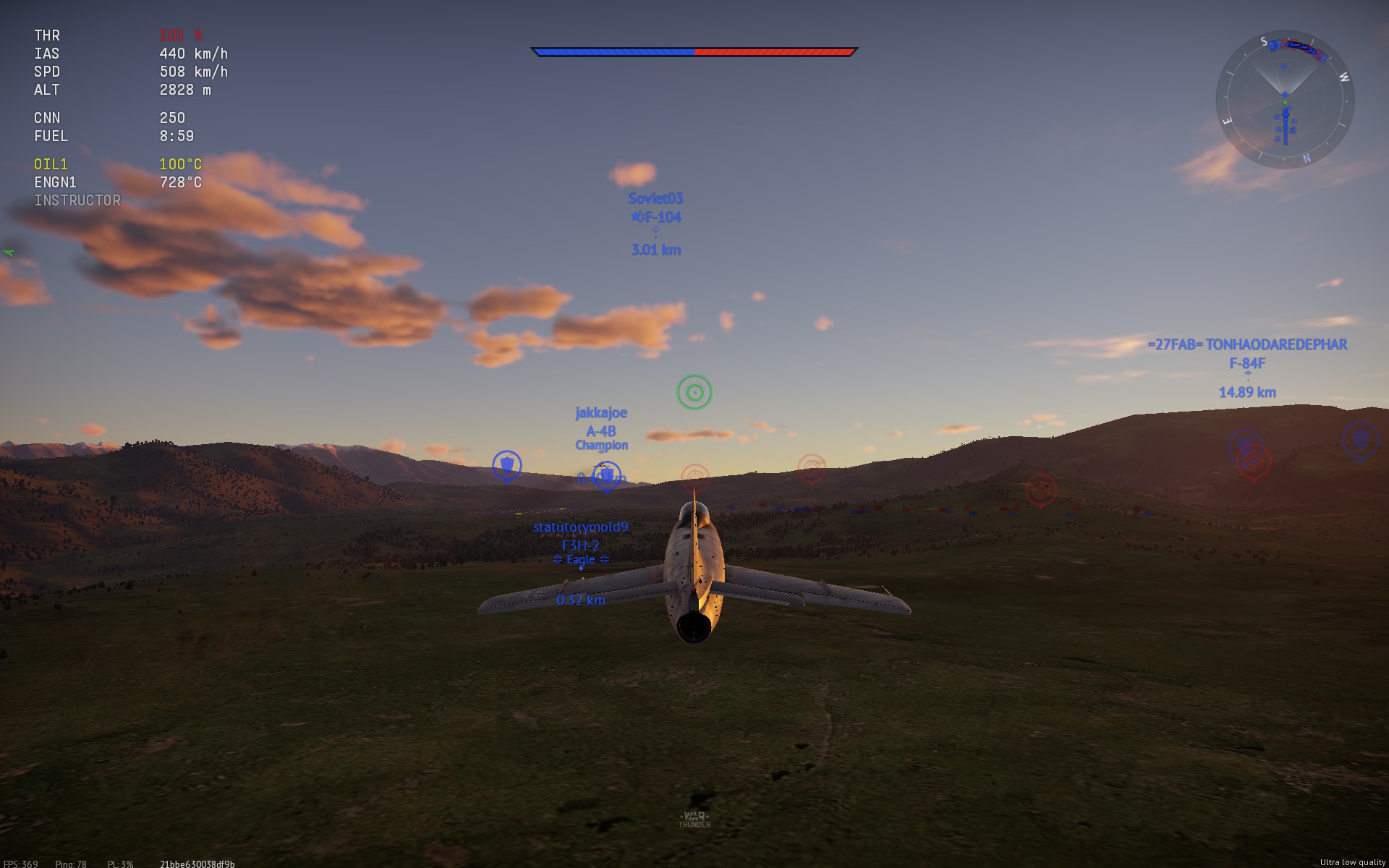Select the F3H-2 Eagle squadron marker
Screen dimensions: 1389x868
pos(579,558)
